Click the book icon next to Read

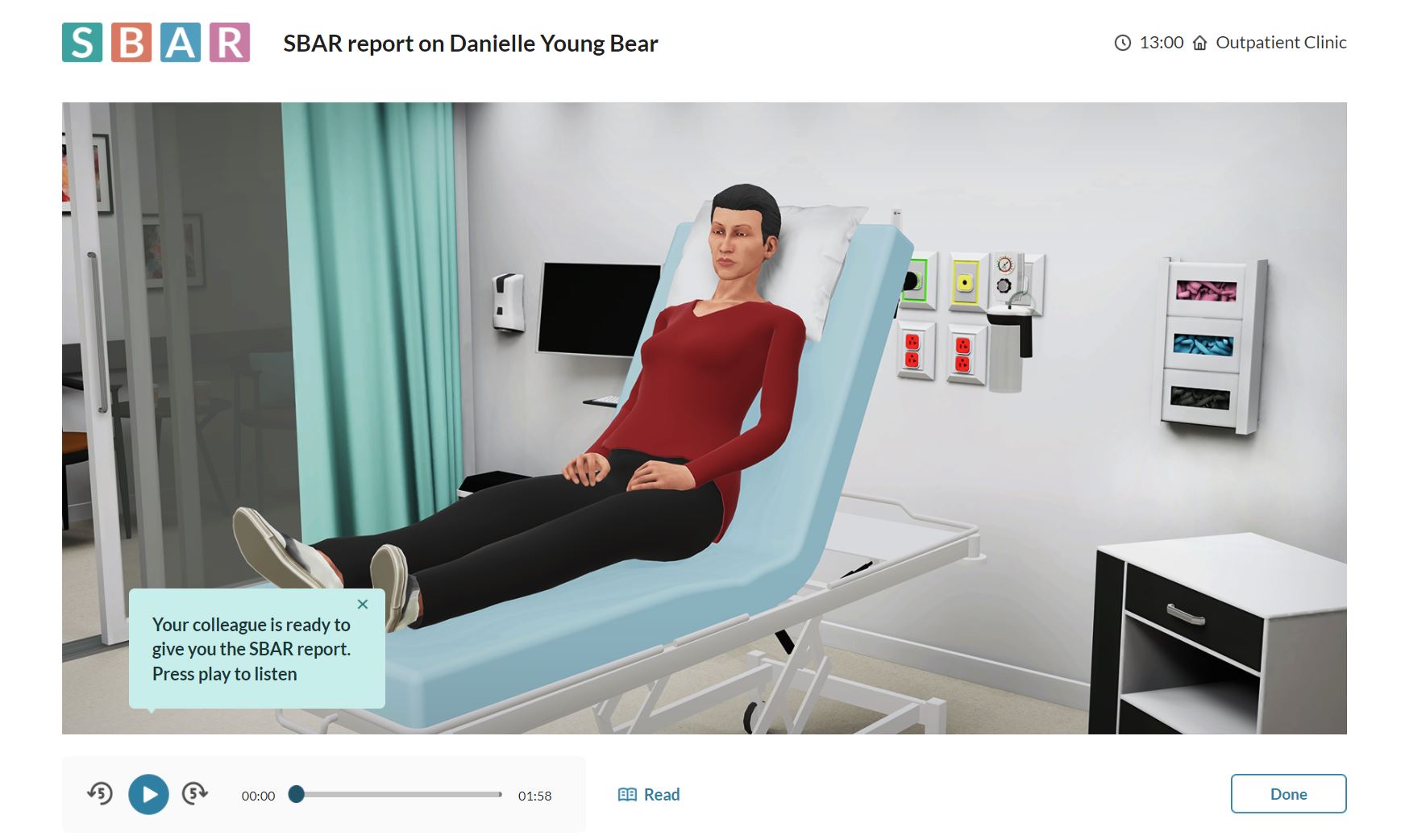[629, 794]
